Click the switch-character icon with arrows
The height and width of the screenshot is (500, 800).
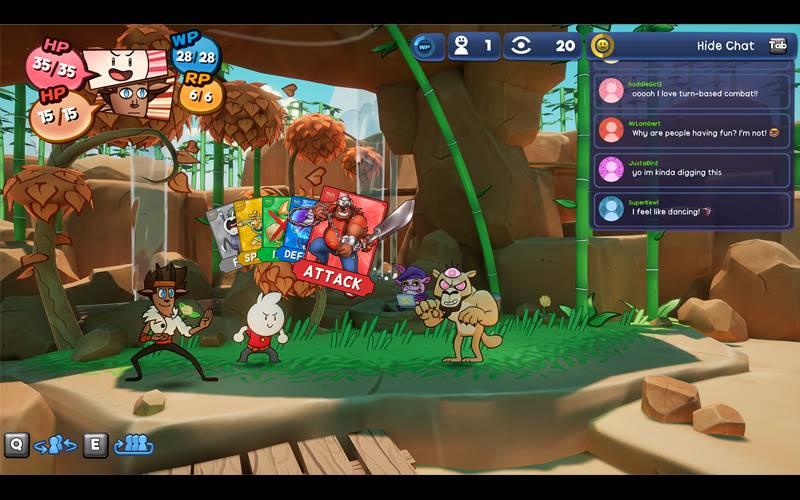[55, 445]
